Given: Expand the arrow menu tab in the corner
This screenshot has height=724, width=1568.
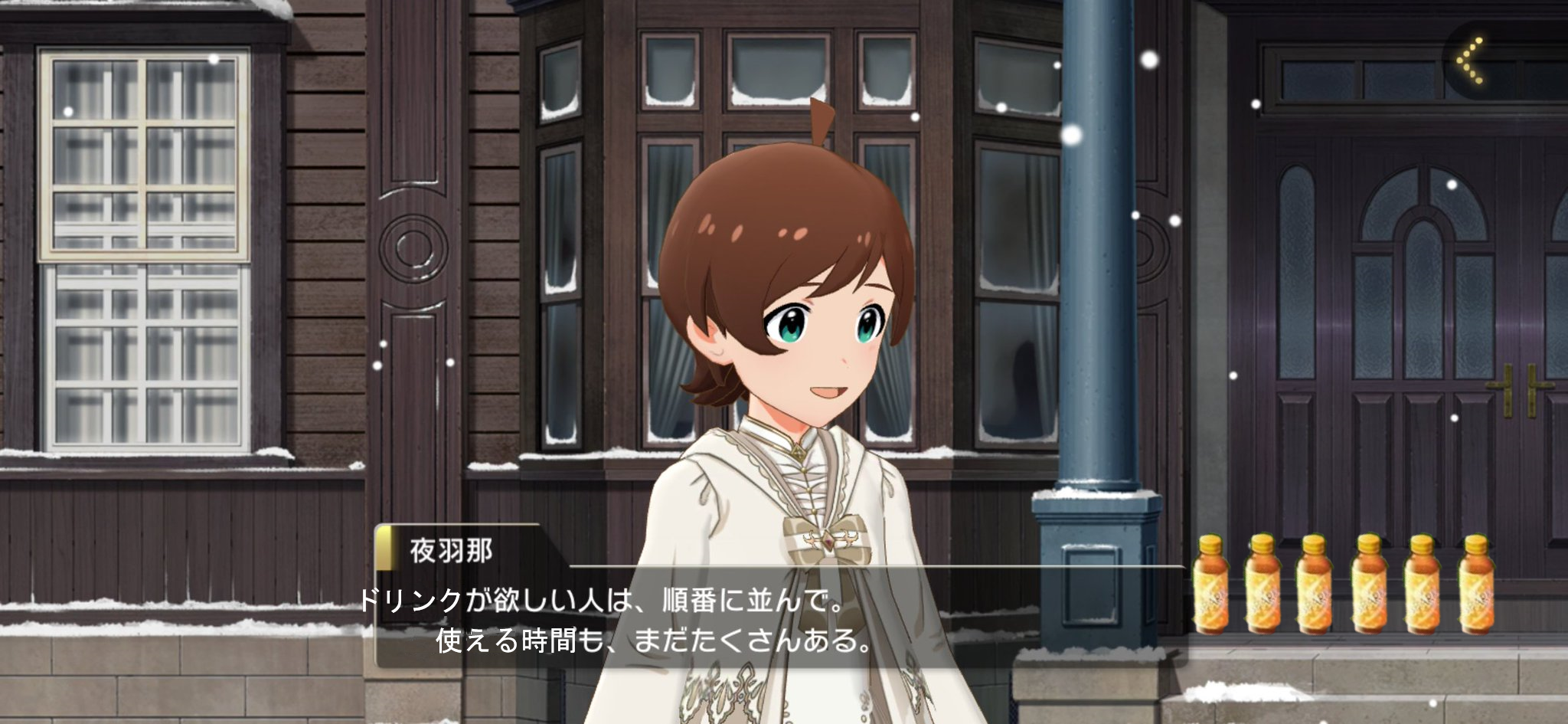Looking at the screenshot, I should [x=1471, y=61].
